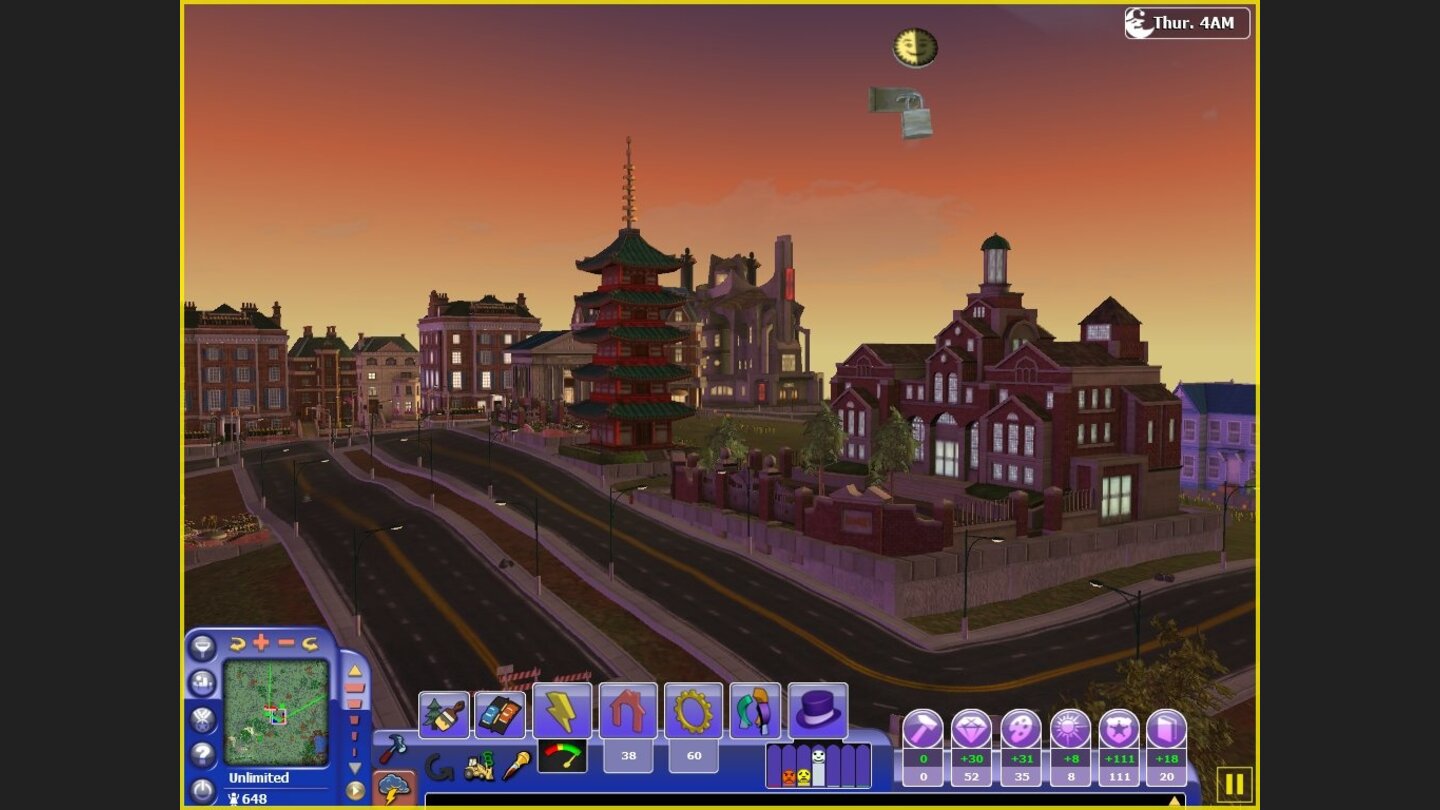Zoom in using the plus button
1440x810 pixels.
(x=259, y=642)
